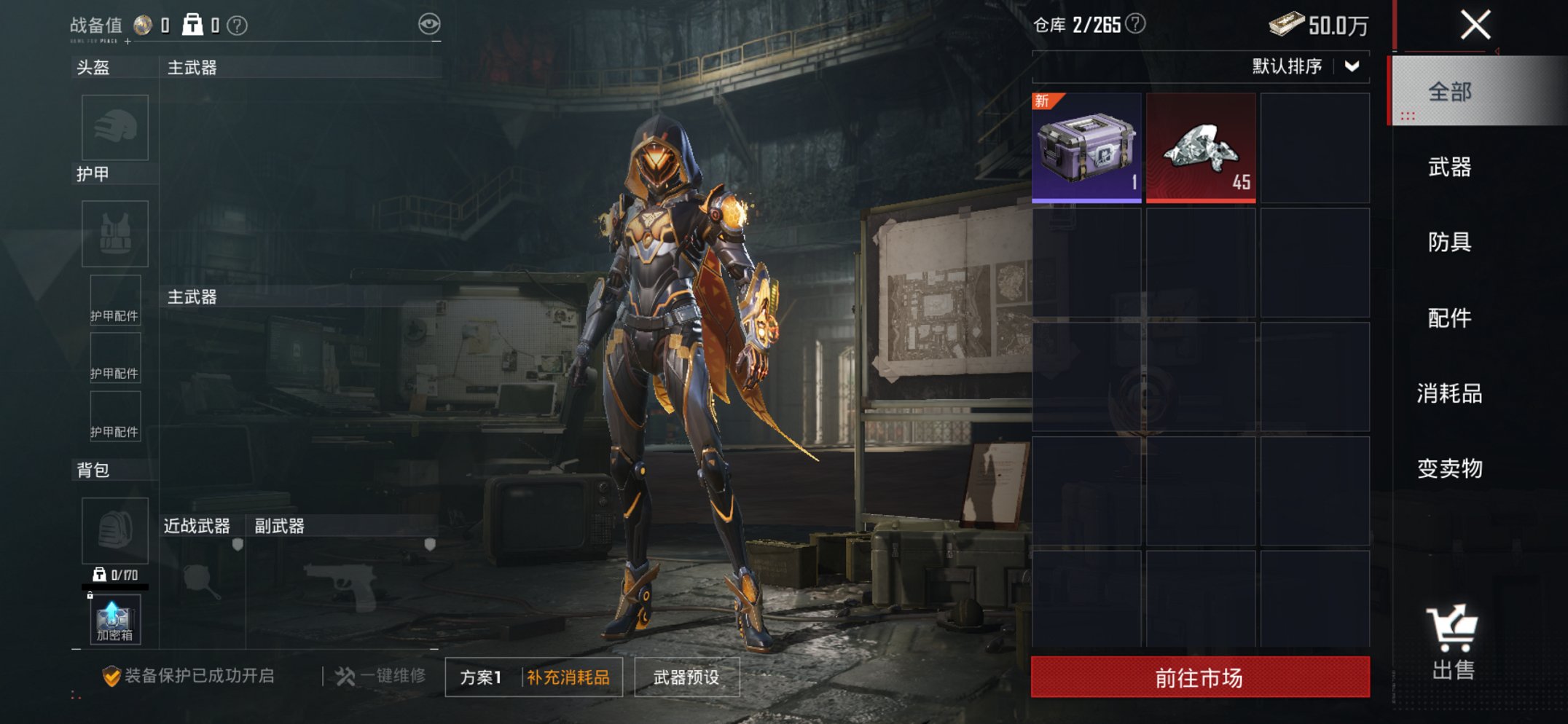
Task: Show the 武器 weapons category
Action: 1450,168
